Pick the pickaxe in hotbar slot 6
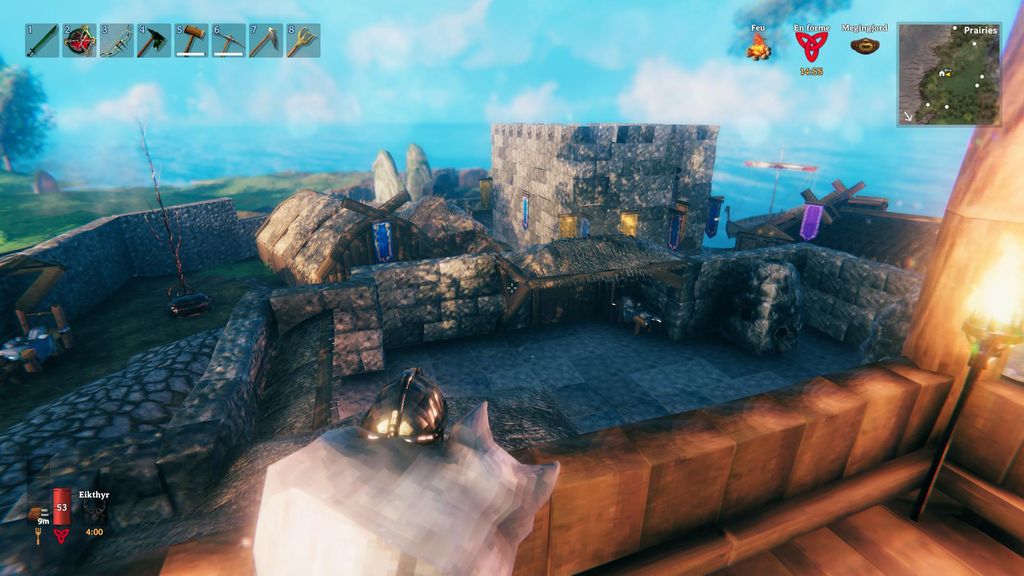This screenshot has width=1024, height=576. (229, 41)
